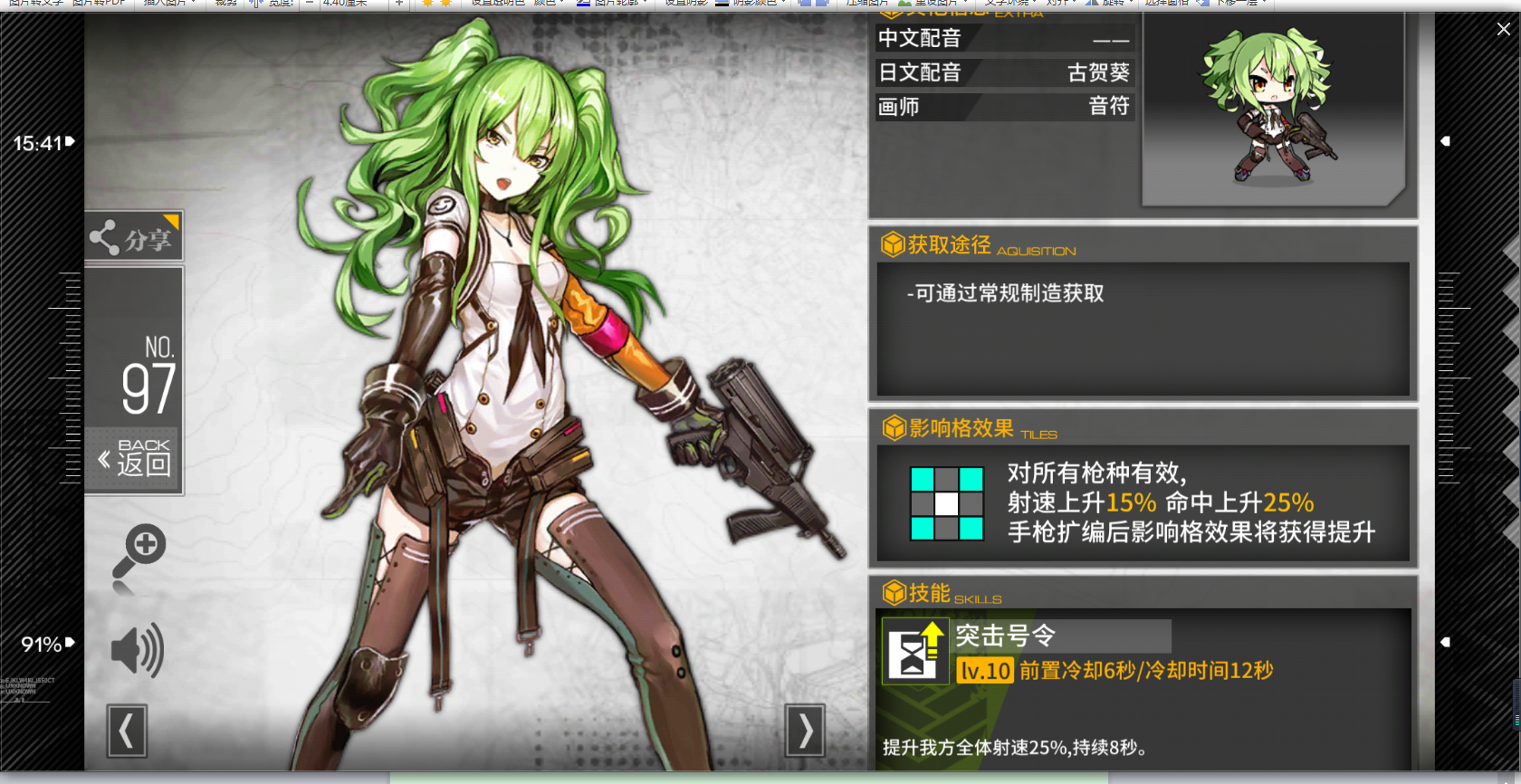The image size is (1521, 784).
Task: Click the 突击号令 skill icon
Action: click(914, 652)
